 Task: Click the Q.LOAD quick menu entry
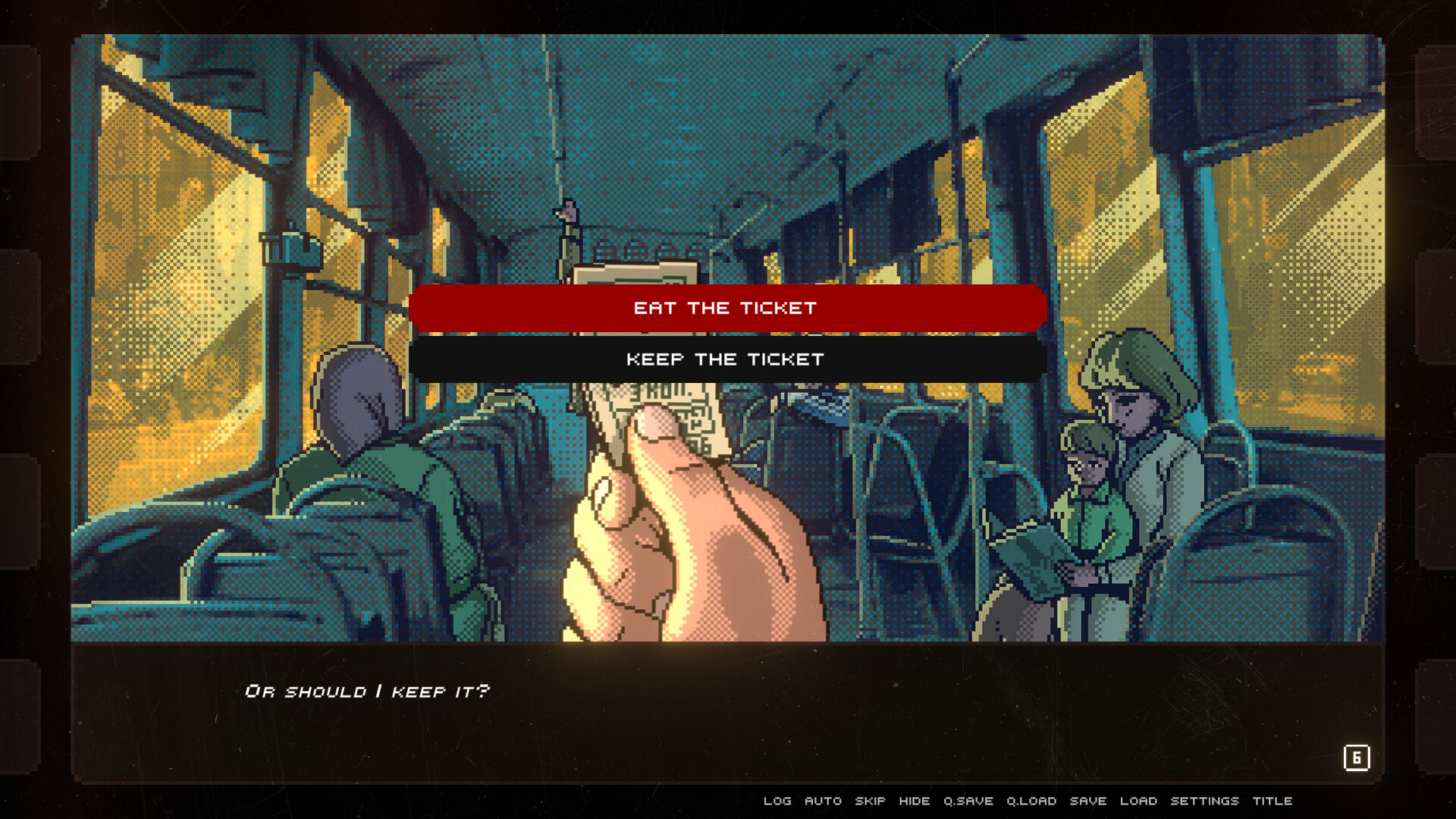click(1031, 801)
